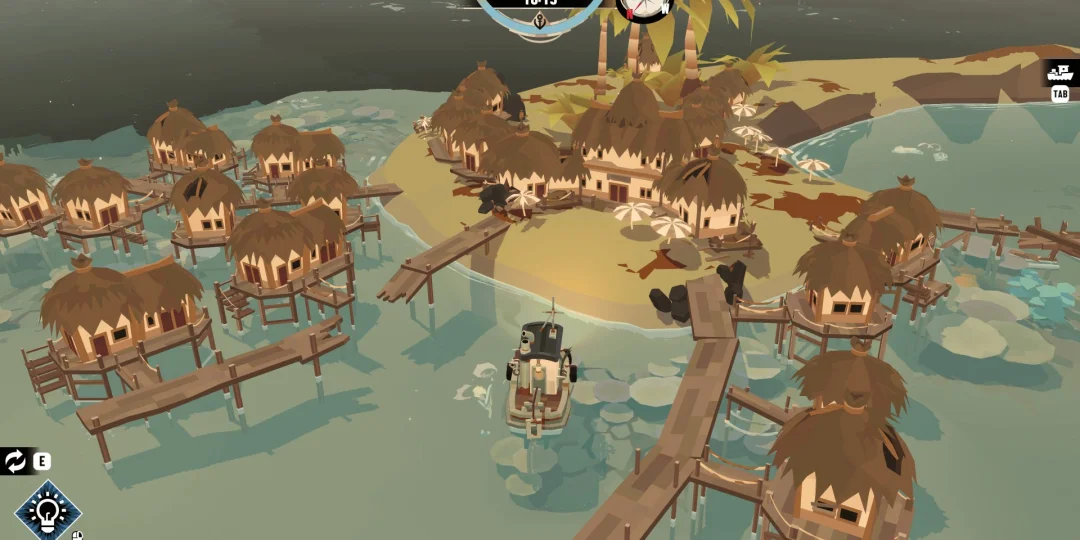The height and width of the screenshot is (540, 1080).
Task: Click the cycle arrows ability-swap icon
Action: click(x=16, y=461)
